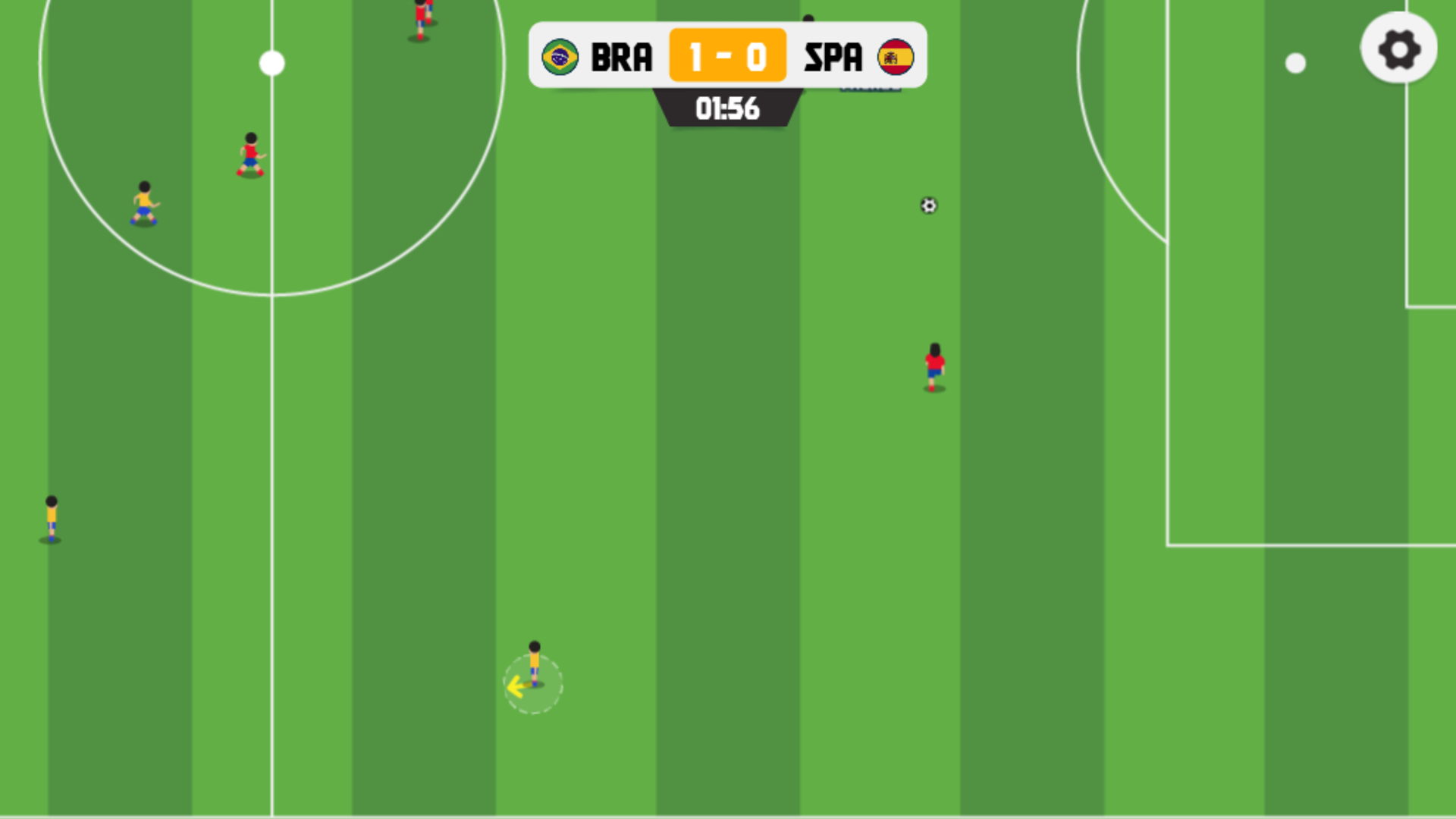Click the BRA team label
1456x819 pixels.
tap(622, 55)
